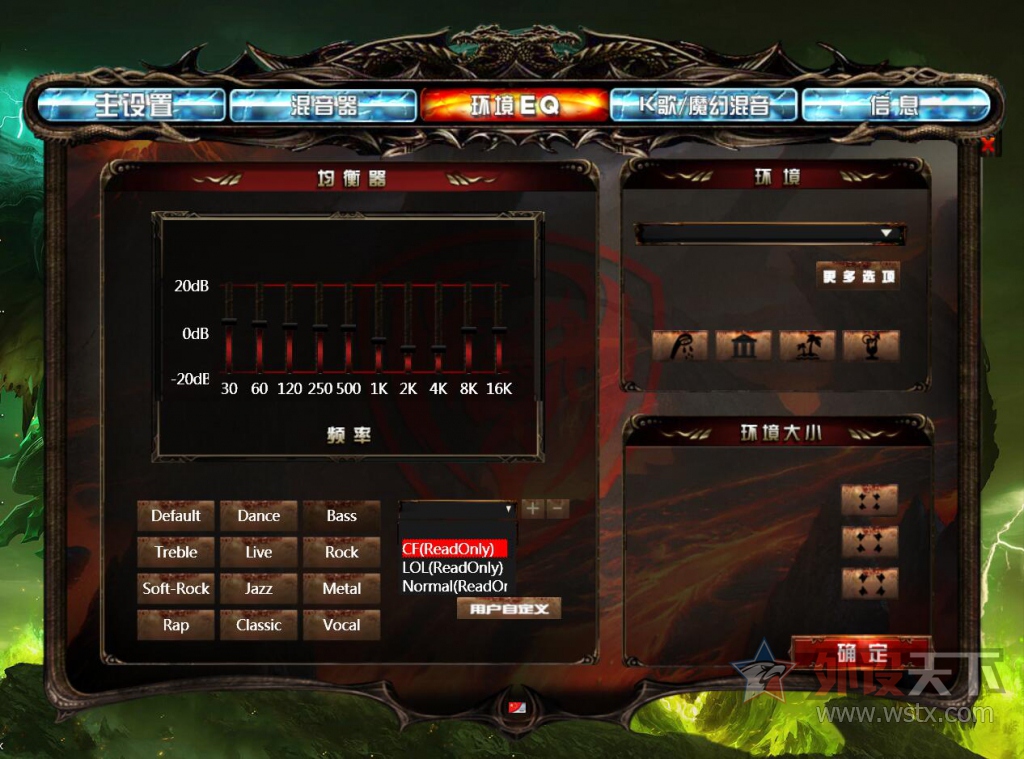Screen dimensions: 1024x759
Task: Add a preset with the plus button
Action: point(533,509)
